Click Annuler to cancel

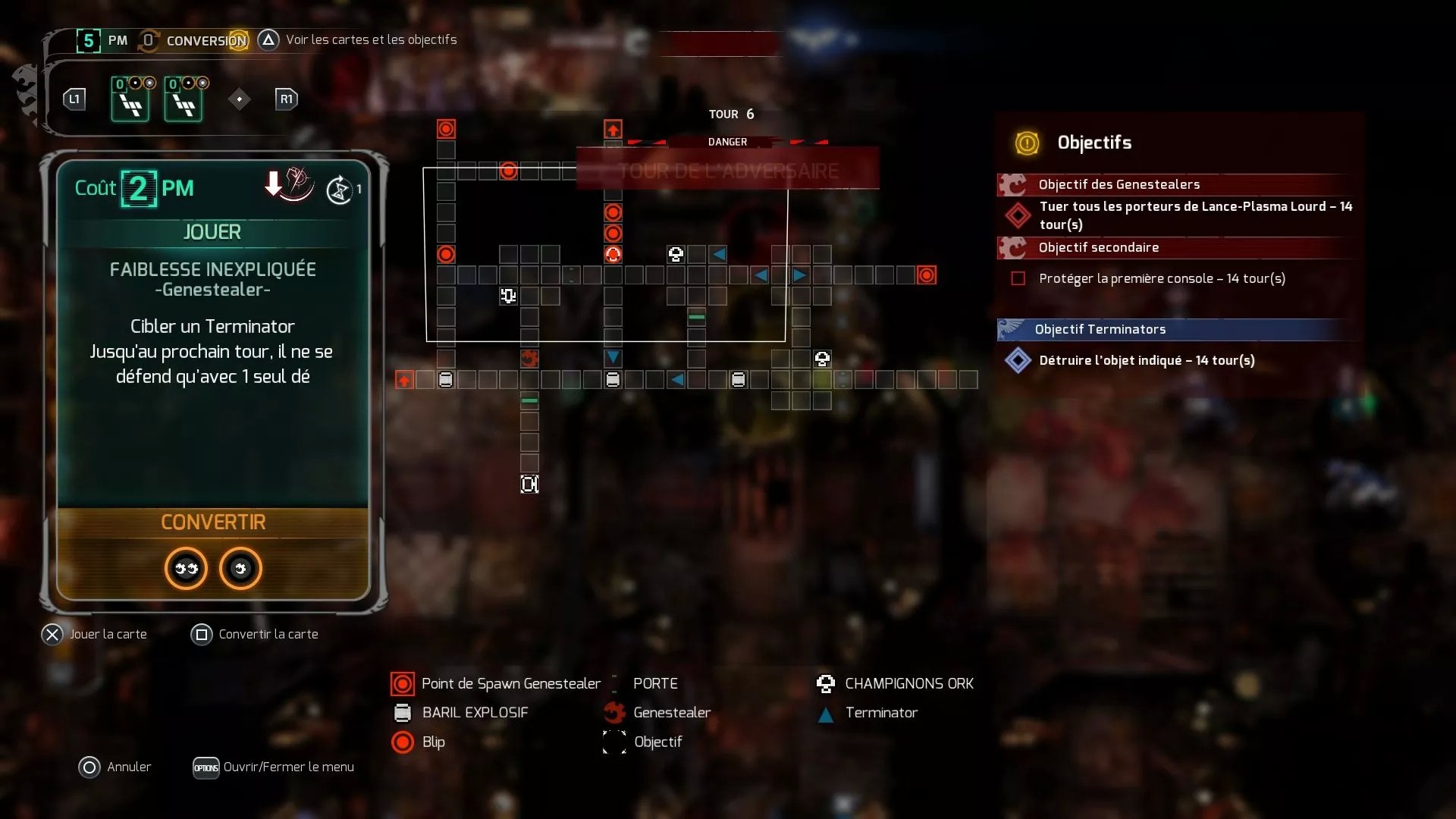89,767
